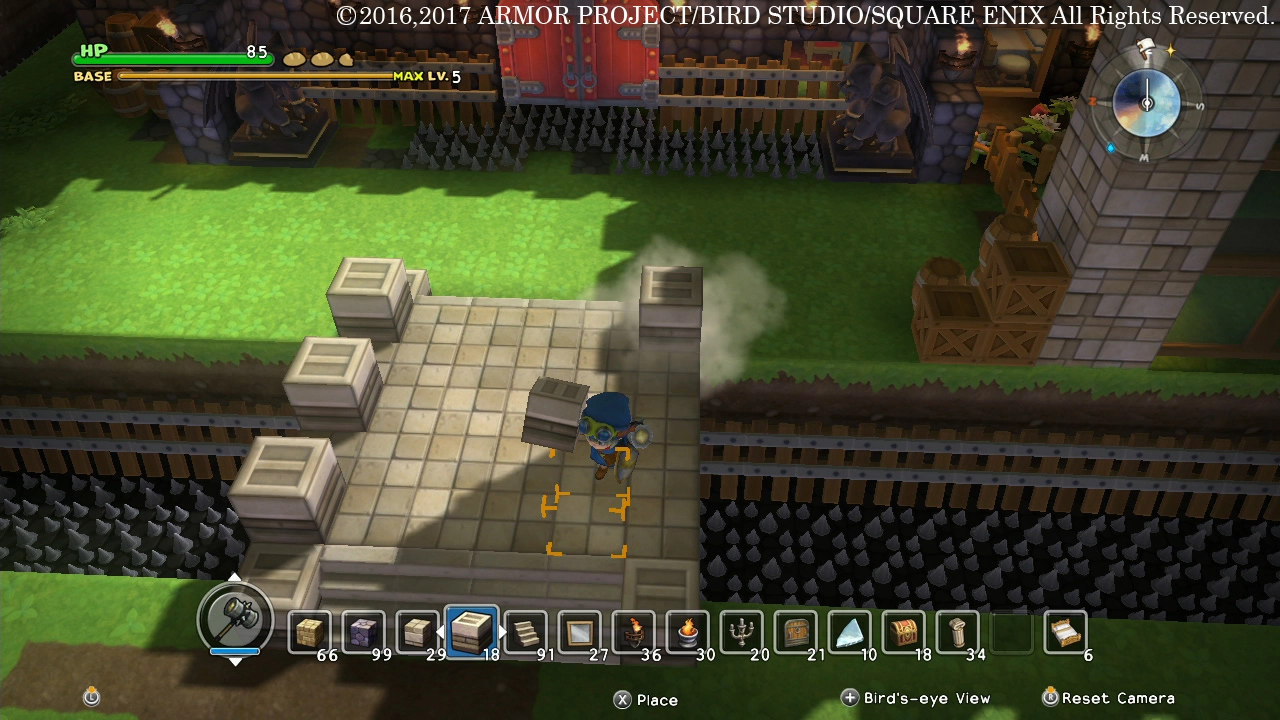Screen dimensions: 1280x720
Task: Choose the framed mirror window slot
Action: click(580, 632)
